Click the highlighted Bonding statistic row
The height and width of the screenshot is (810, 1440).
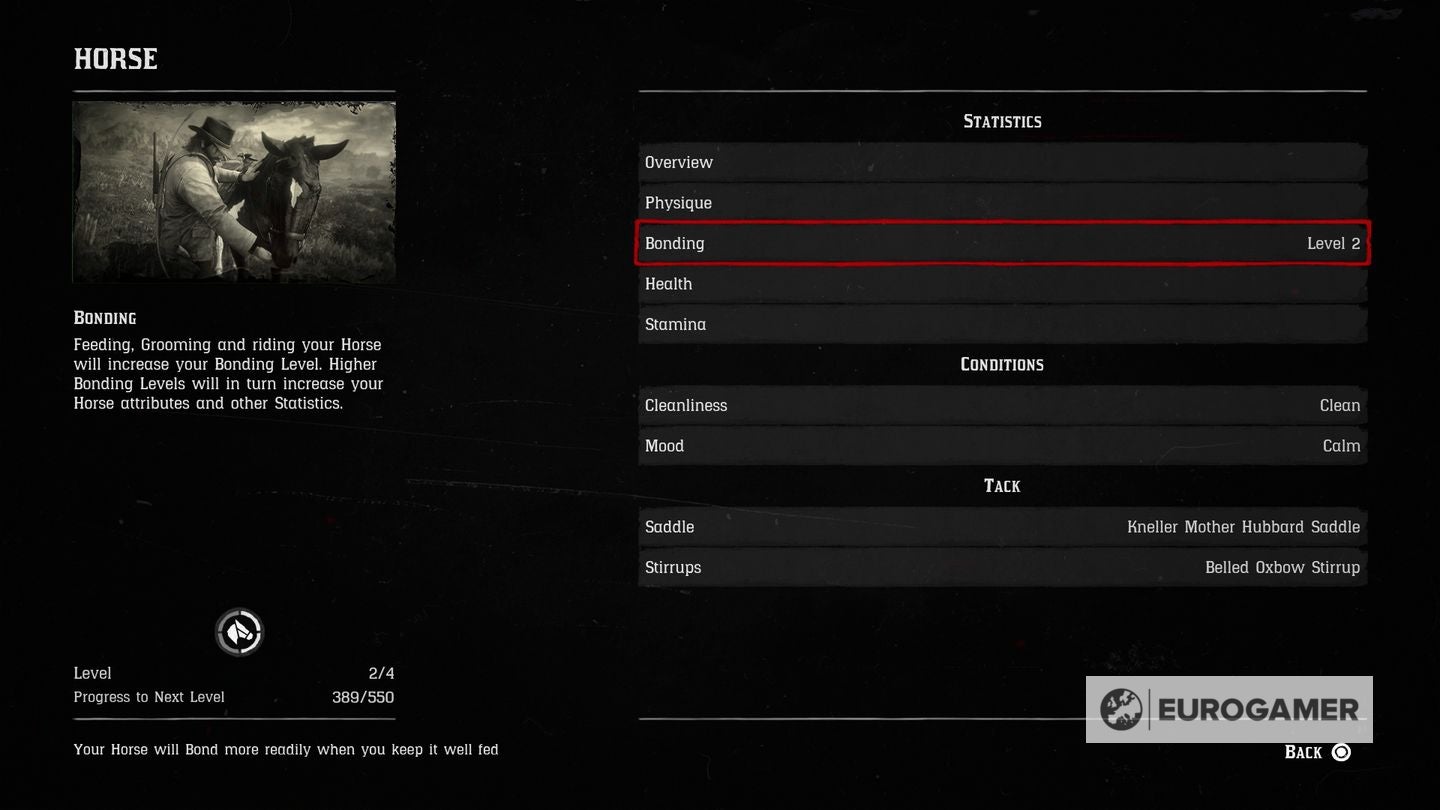click(x=1001, y=243)
